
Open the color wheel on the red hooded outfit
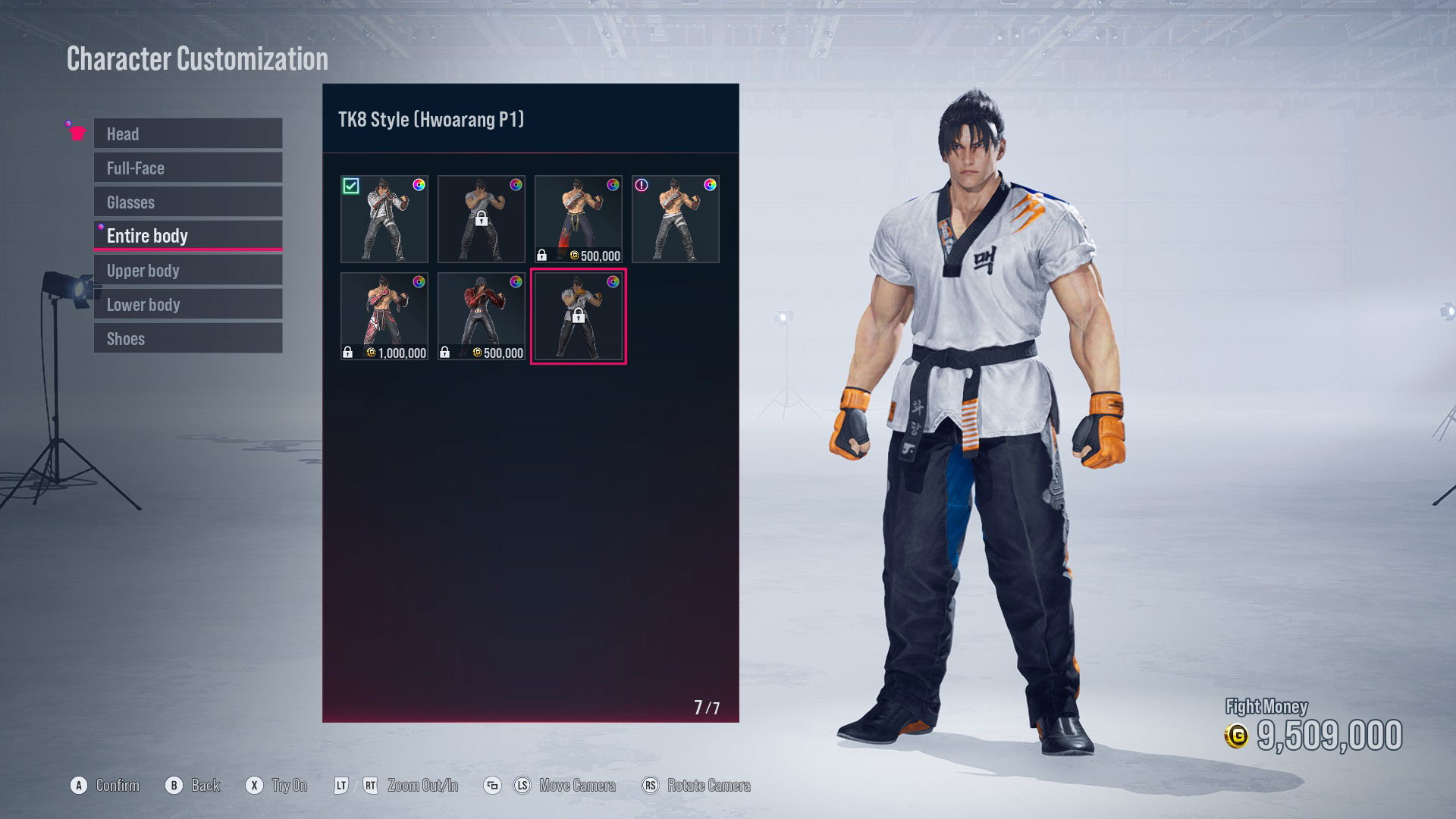(516, 281)
